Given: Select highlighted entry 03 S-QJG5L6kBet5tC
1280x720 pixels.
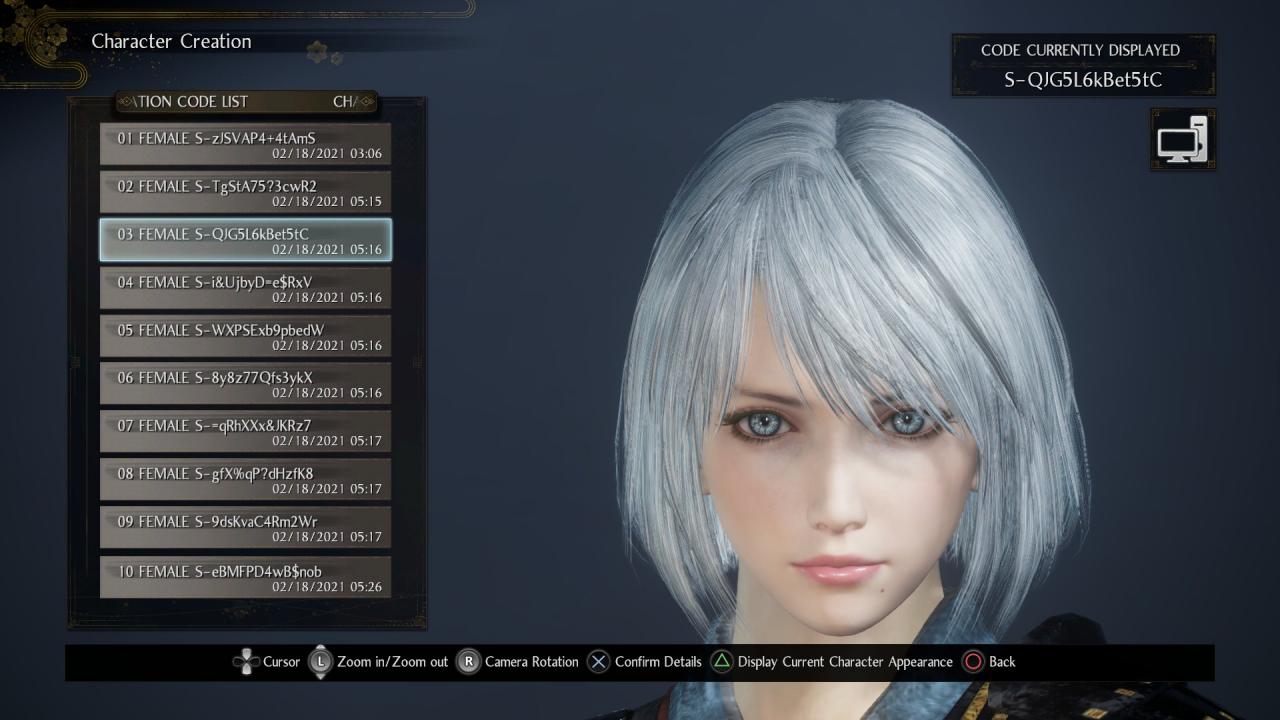Looking at the screenshot, I should click(245, 240).
